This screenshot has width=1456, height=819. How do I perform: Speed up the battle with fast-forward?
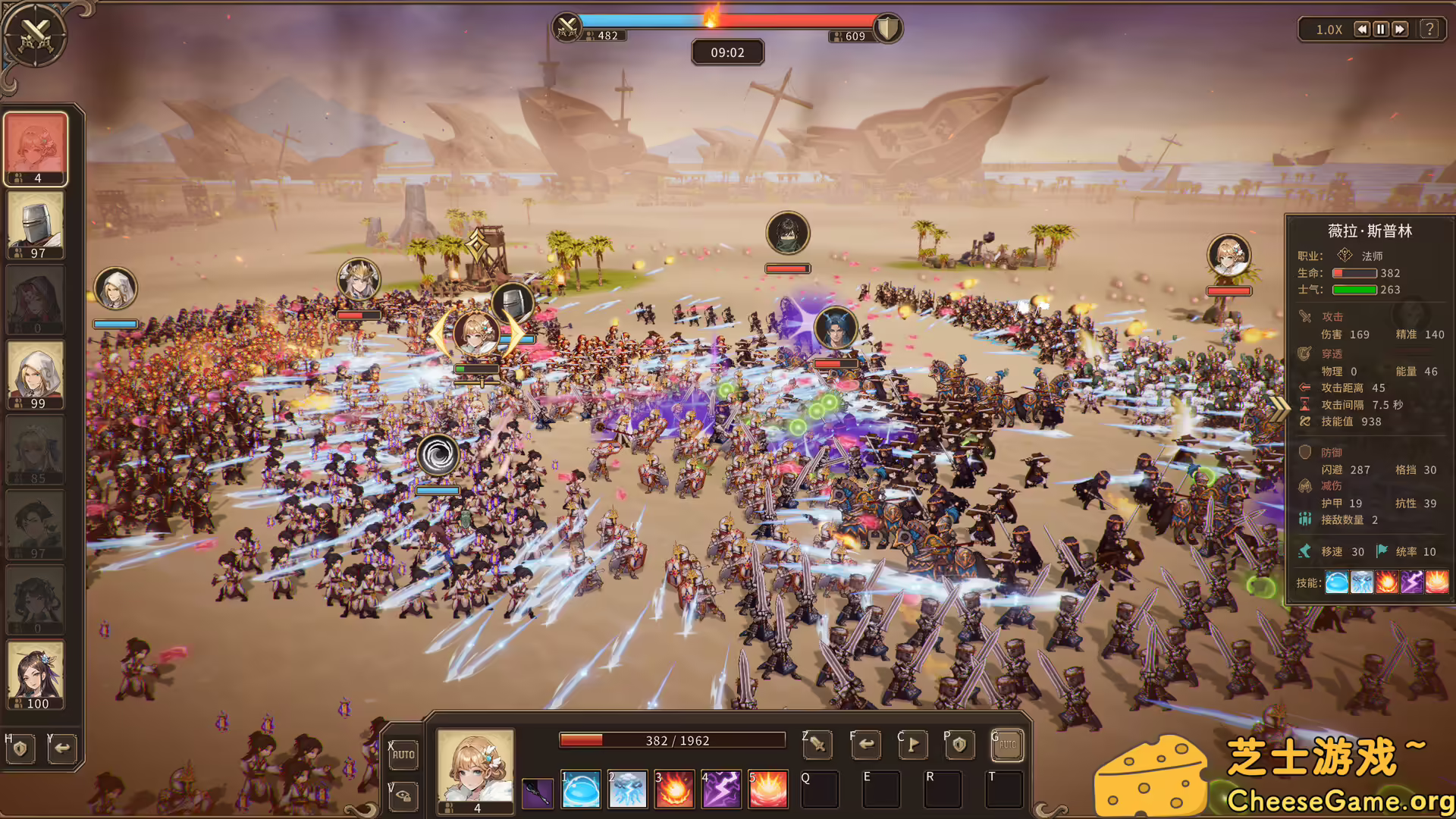(1400, 30)
